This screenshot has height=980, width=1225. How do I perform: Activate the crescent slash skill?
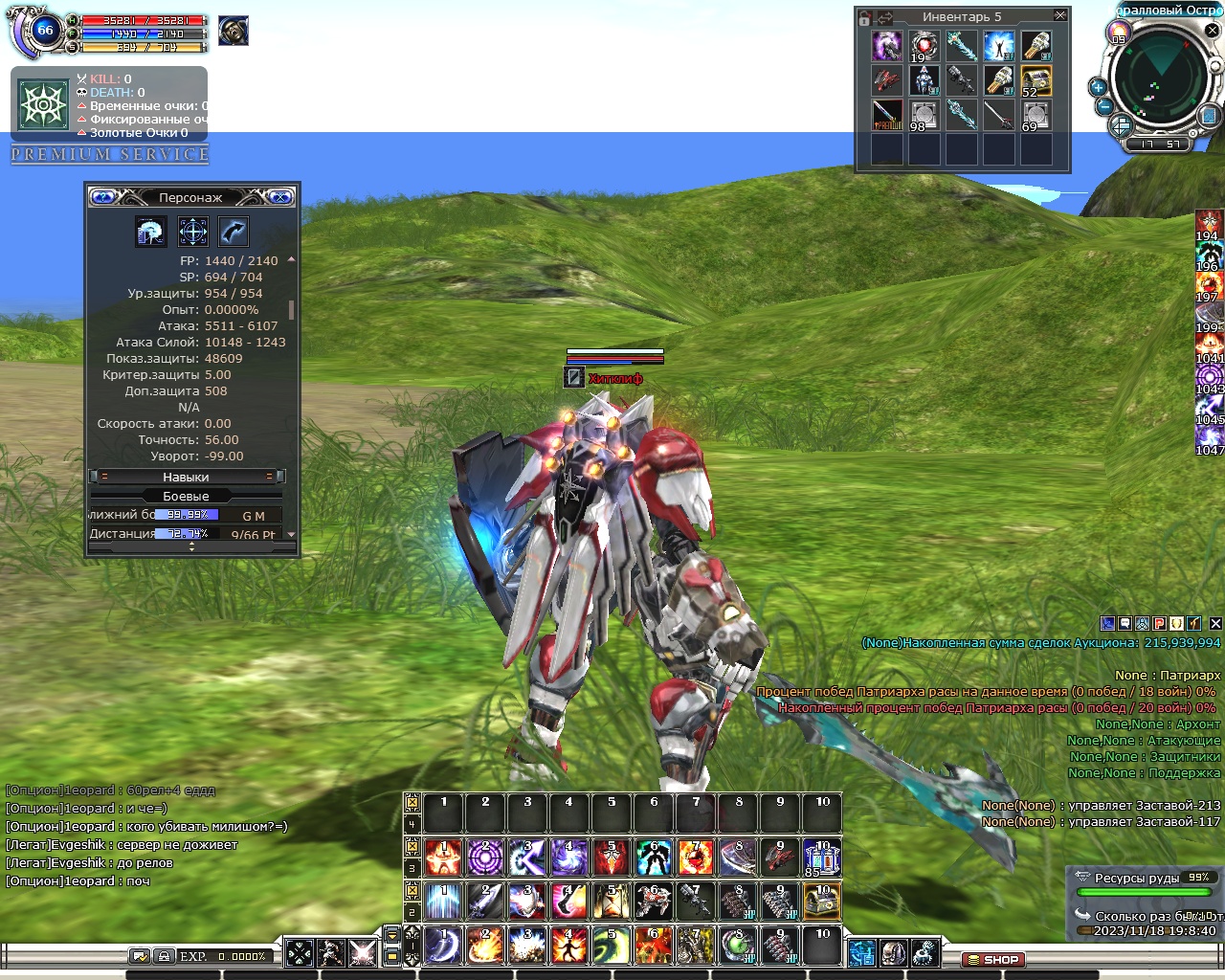(443, 946)
